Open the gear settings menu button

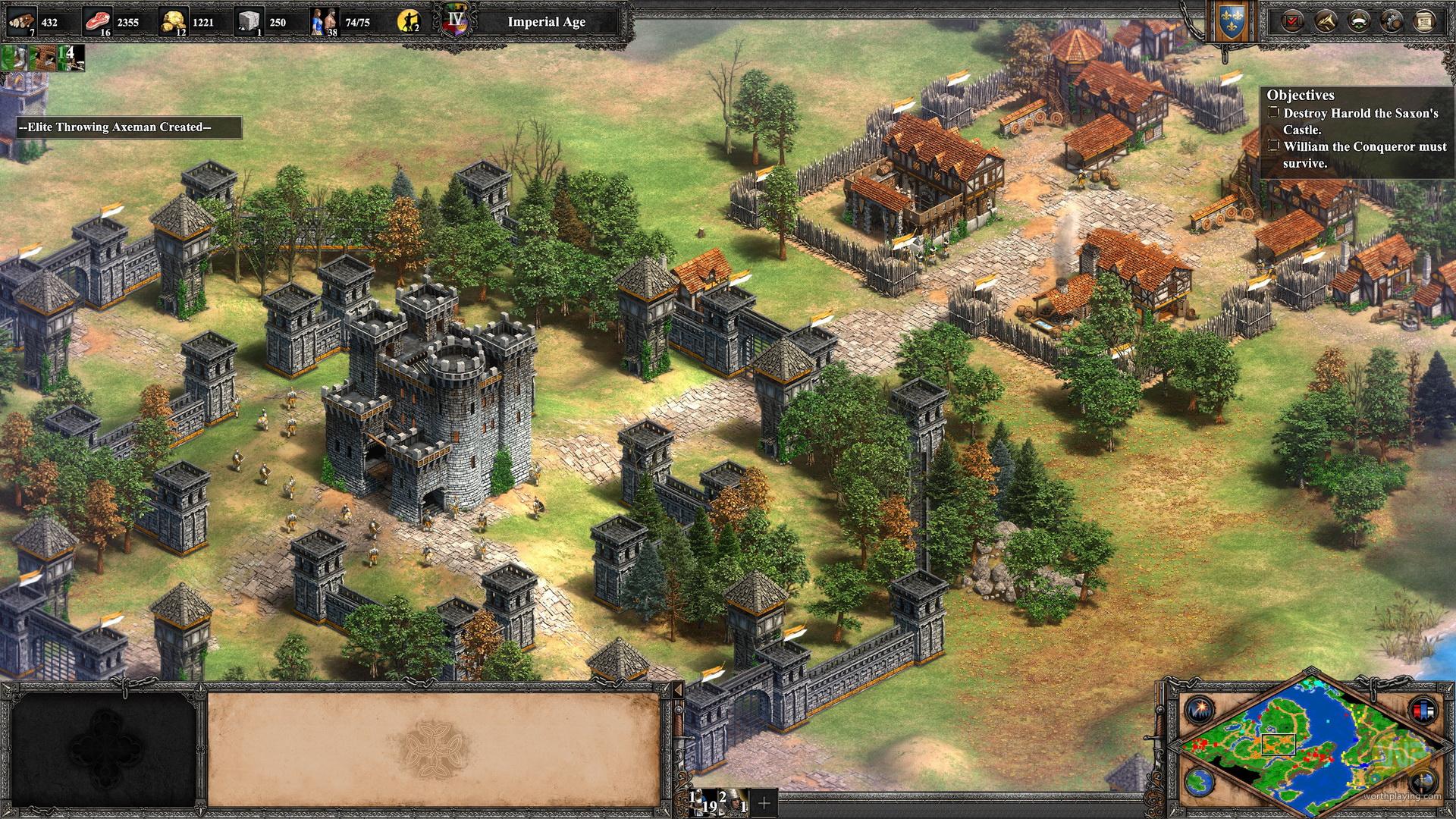coord(1392,21)
